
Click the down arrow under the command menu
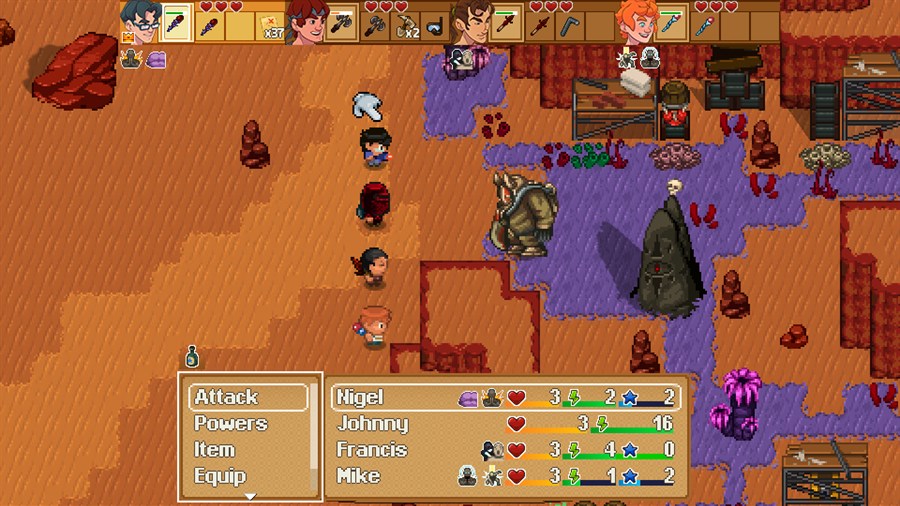250,496
